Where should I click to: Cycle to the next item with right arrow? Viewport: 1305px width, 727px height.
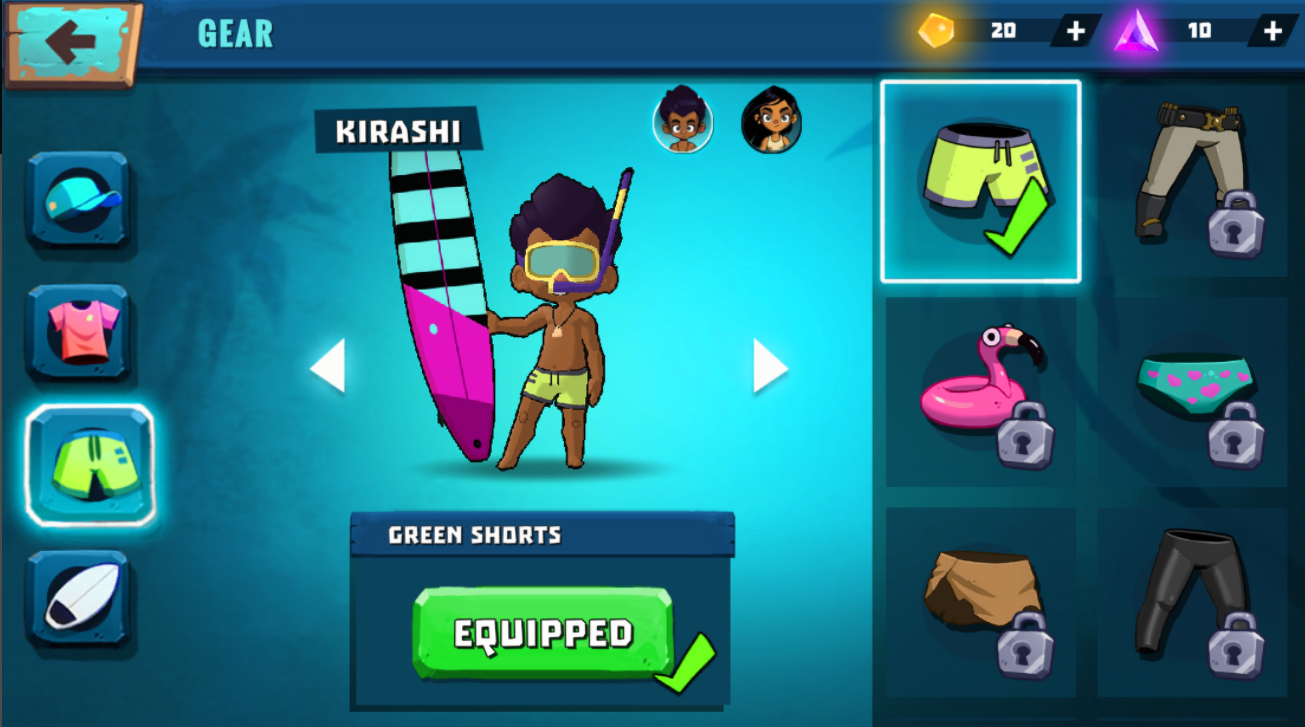769,365
